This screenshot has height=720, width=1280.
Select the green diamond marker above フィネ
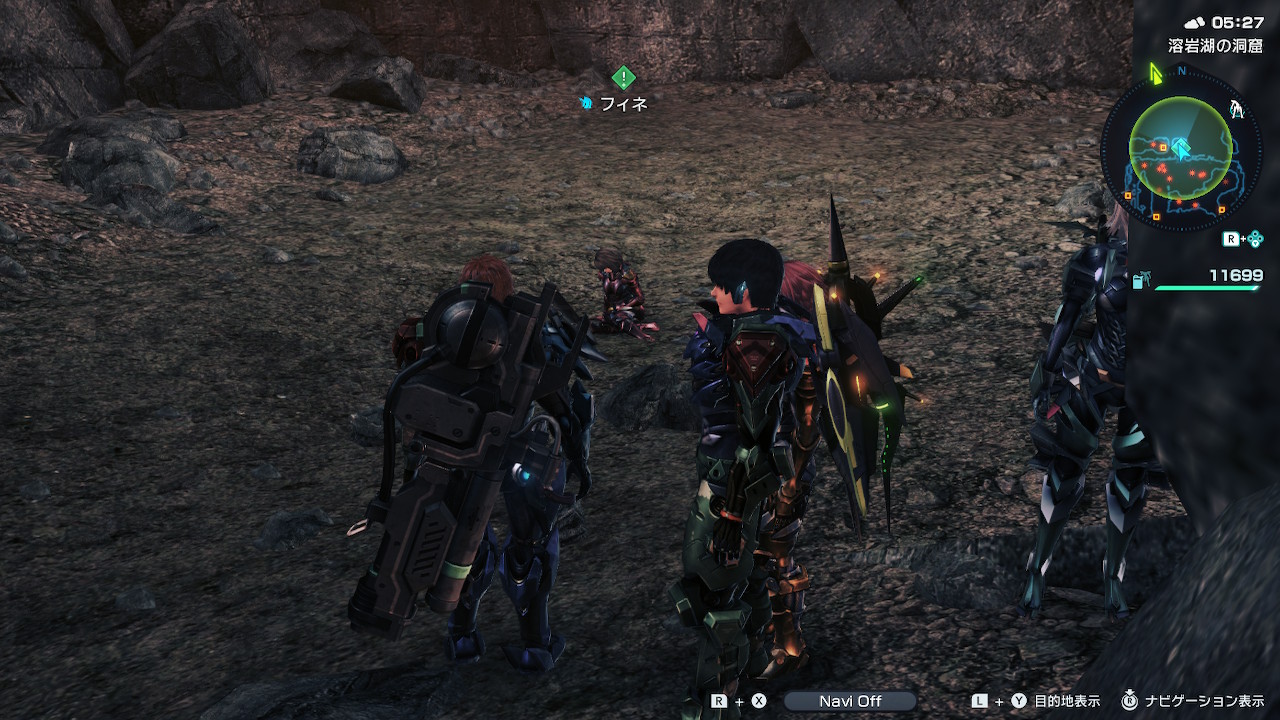[x=623, y=77]
